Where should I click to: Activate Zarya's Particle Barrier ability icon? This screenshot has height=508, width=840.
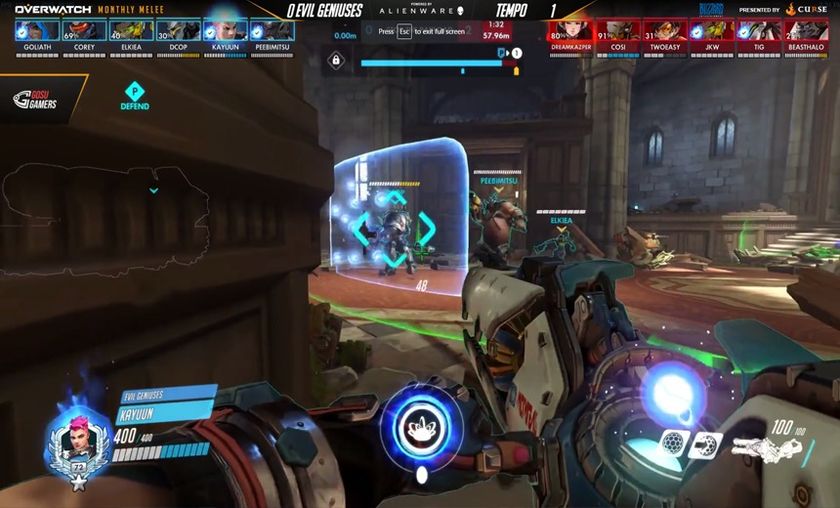tap(675, 445)
